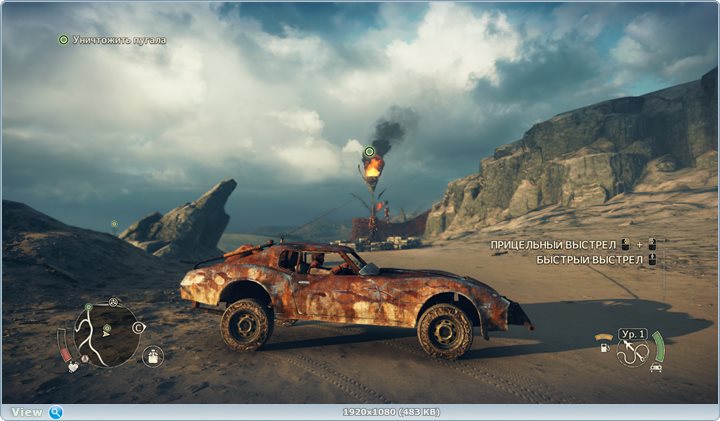Select the harpoon weapon icon
The height and width of the screenshot is (421, 720).
tap(631, 351)
